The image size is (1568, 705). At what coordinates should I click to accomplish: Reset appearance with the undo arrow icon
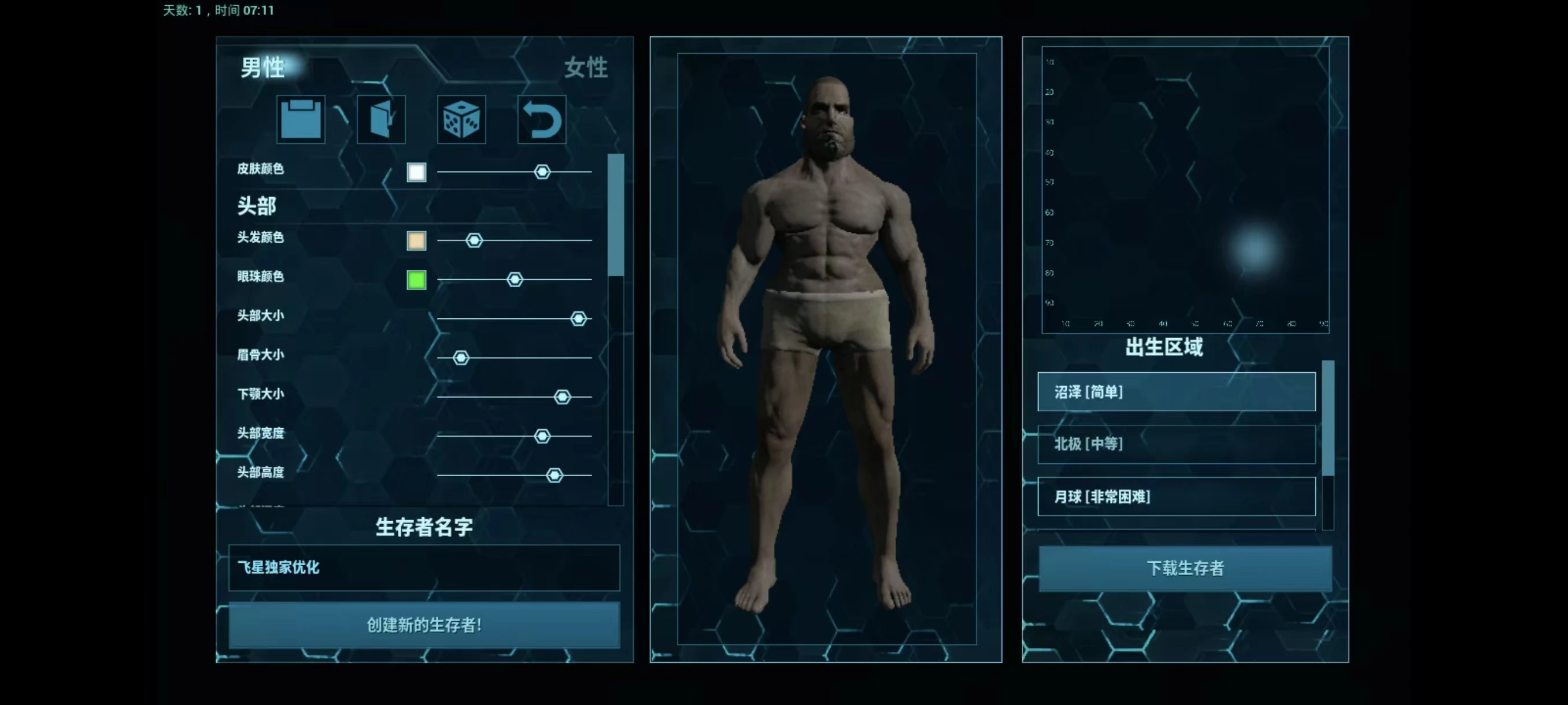[542, 119]
